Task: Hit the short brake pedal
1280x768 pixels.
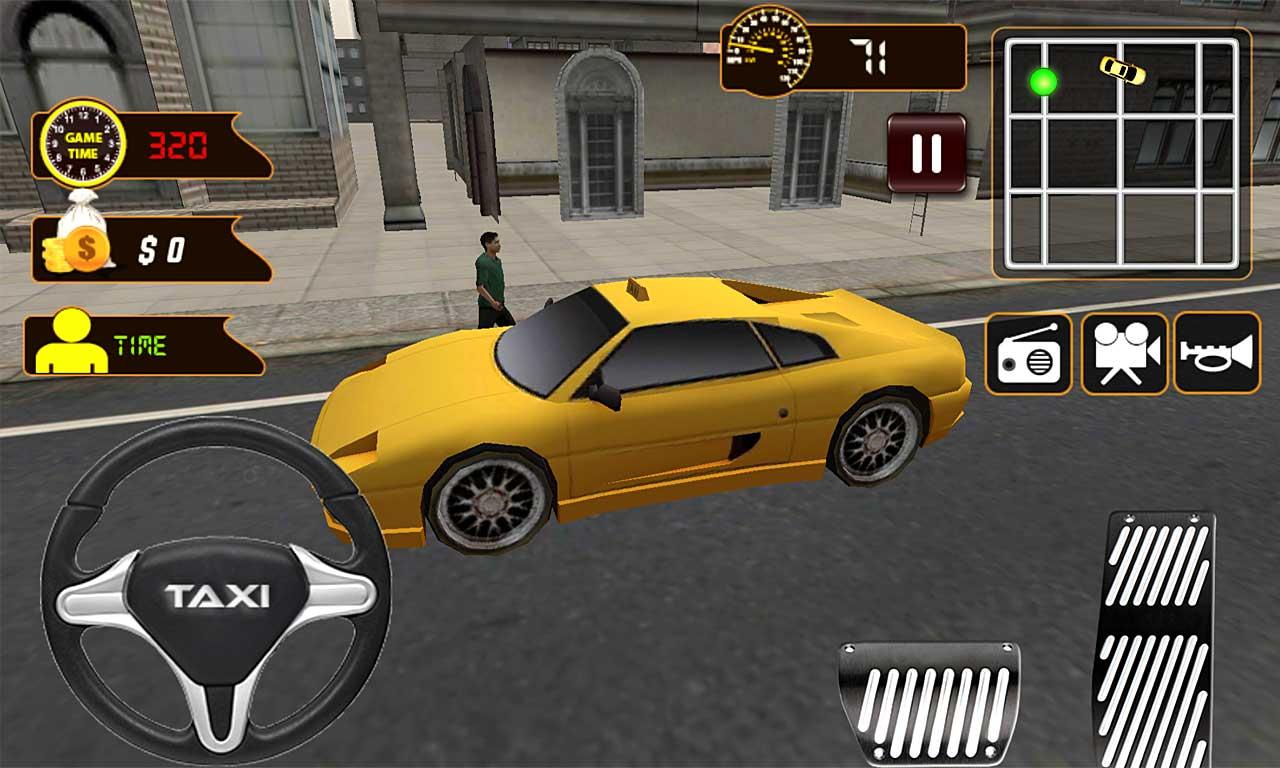Action: pos(929,702)
